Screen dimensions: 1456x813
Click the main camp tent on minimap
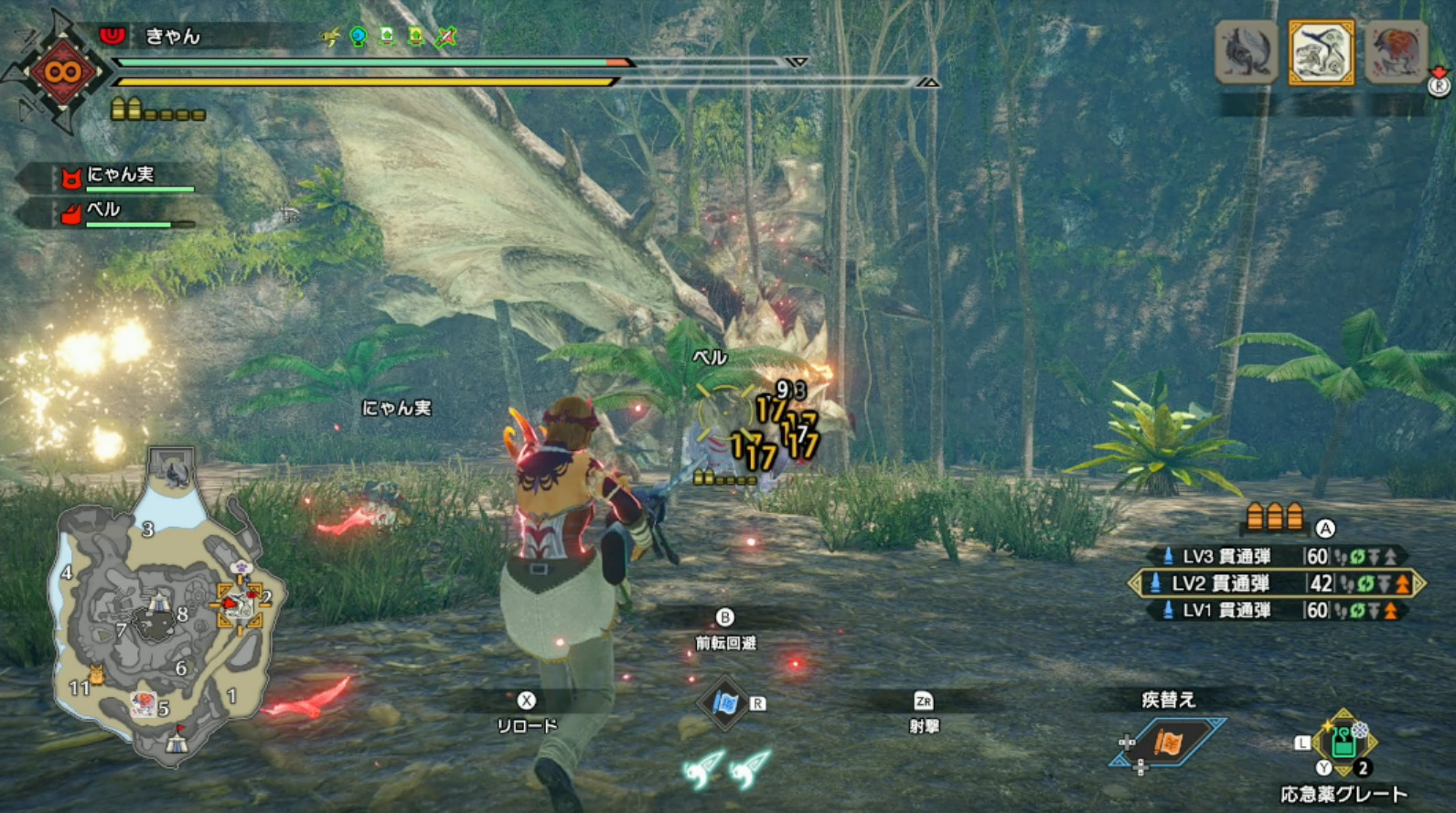[177, 742]
